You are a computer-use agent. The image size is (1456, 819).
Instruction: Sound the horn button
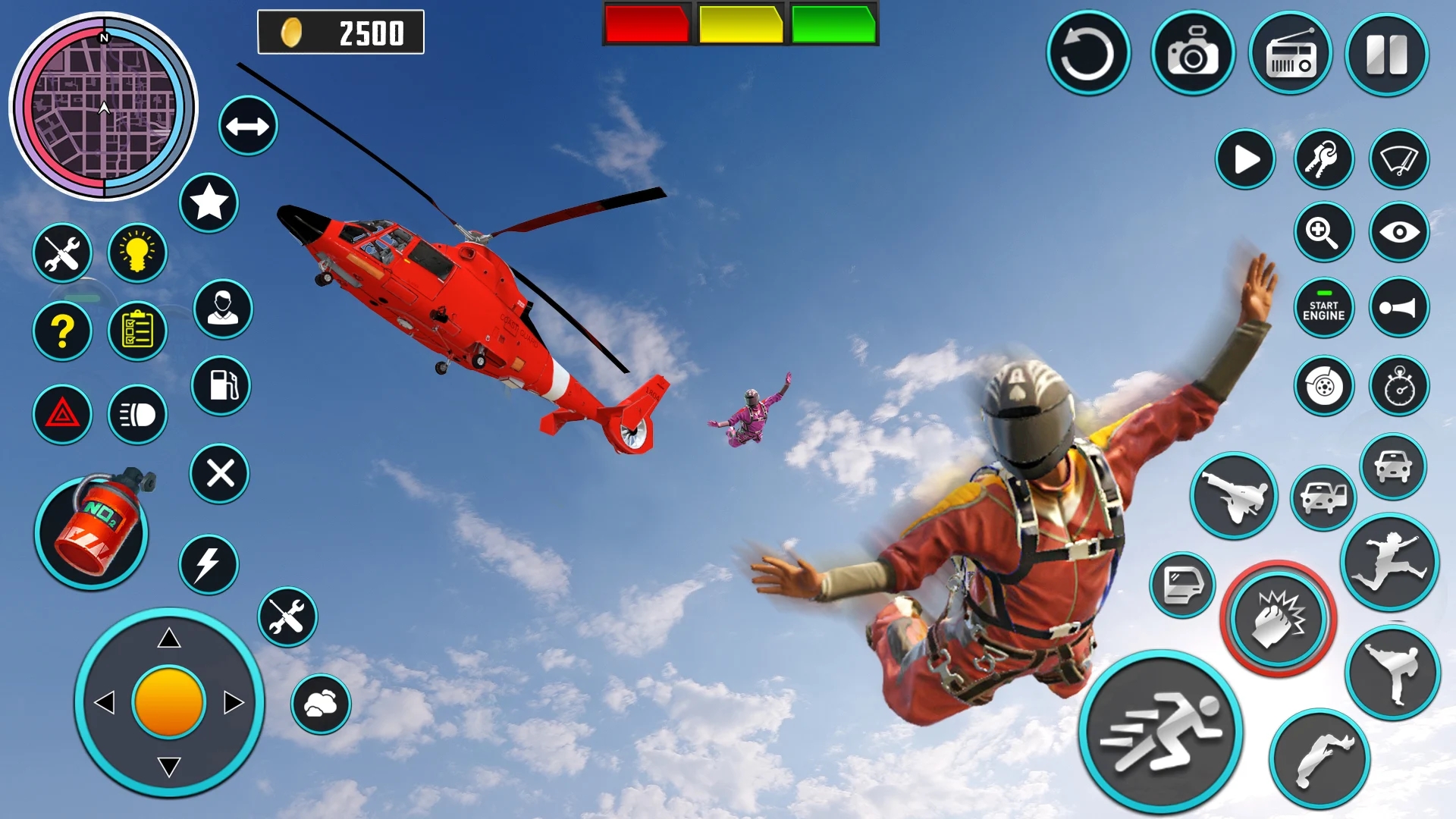point(1398,309)
